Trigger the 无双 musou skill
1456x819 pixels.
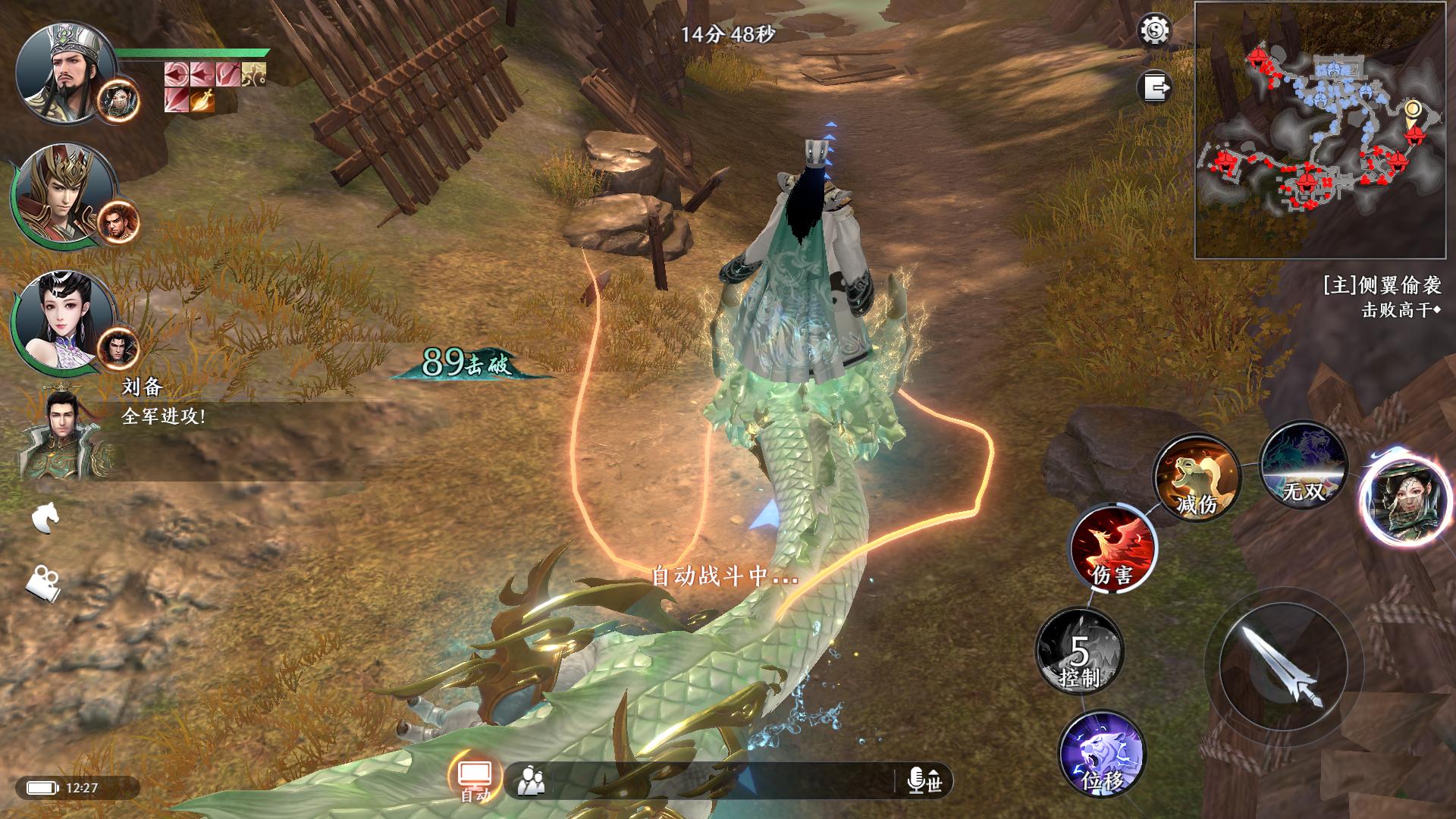(1303, 465)
